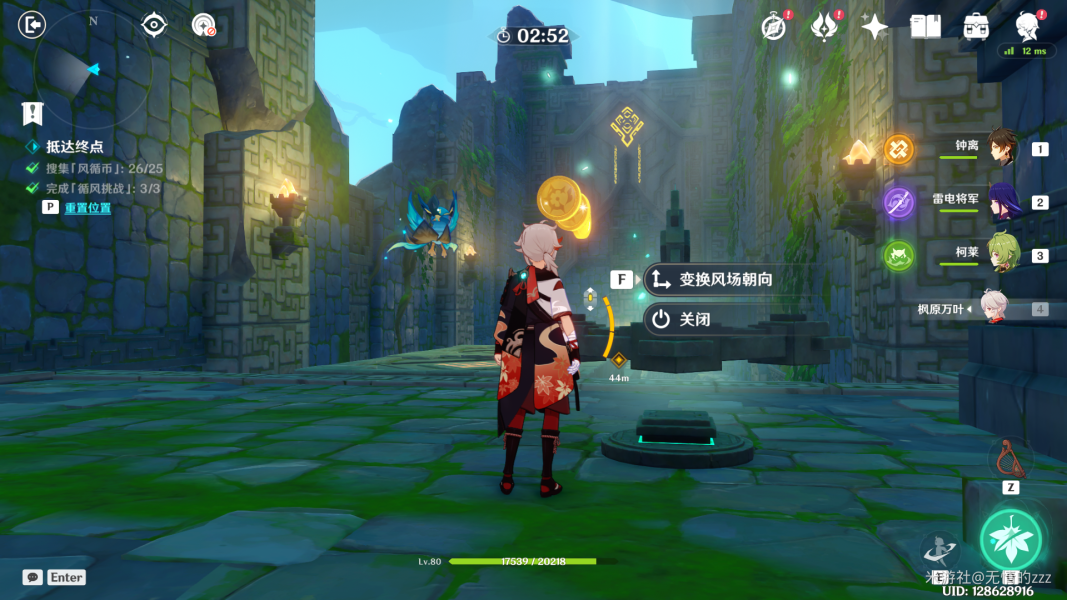Open the chat box speech bubble
This screenshot has height=600, width=1067.
[33, 577]
